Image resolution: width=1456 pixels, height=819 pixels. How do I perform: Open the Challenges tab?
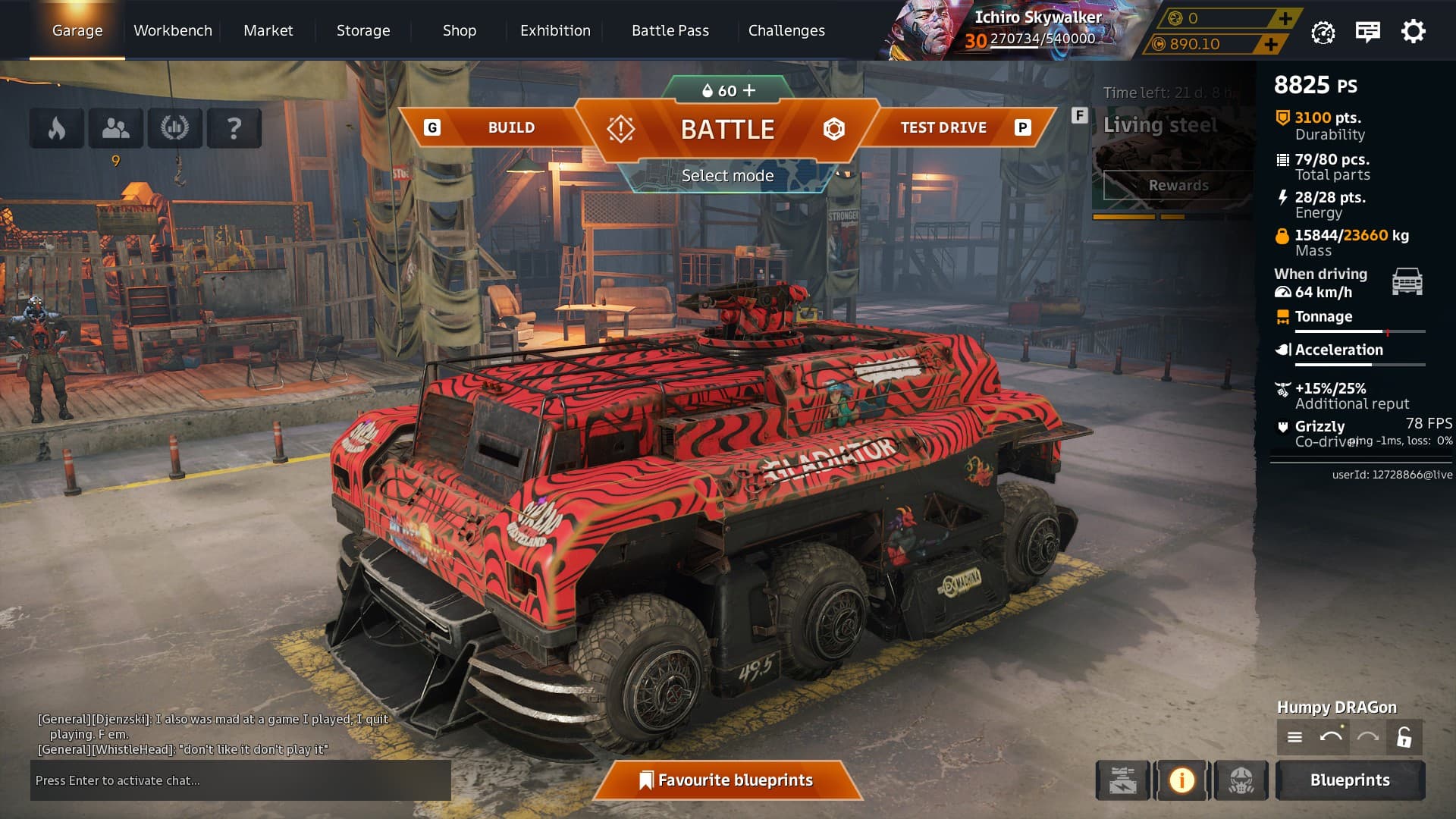[x=786, y=30]
